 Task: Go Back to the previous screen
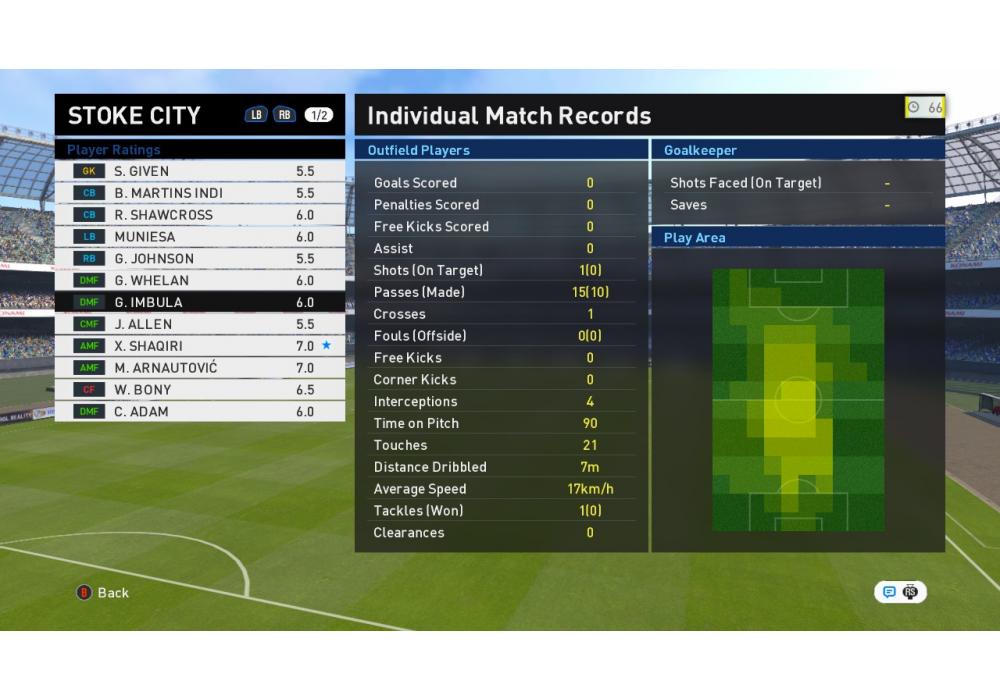click(x=103, y=593)
